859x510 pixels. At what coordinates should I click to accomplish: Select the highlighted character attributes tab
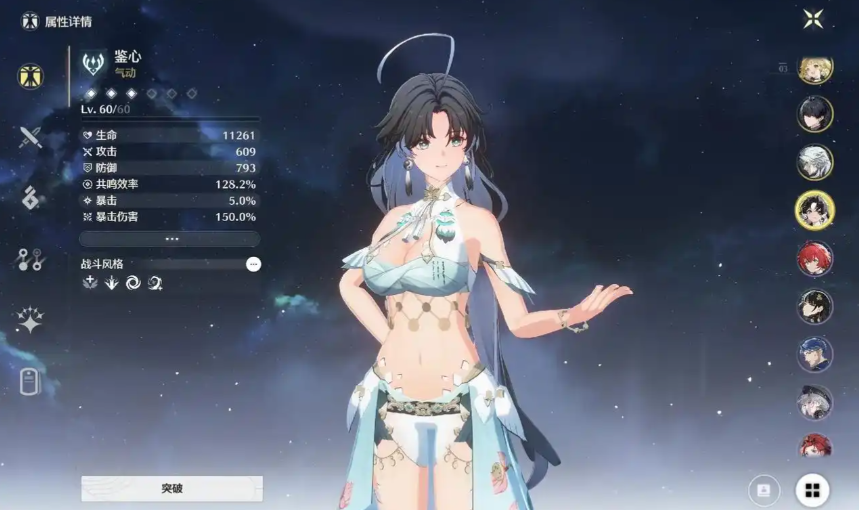pos(30,76)
